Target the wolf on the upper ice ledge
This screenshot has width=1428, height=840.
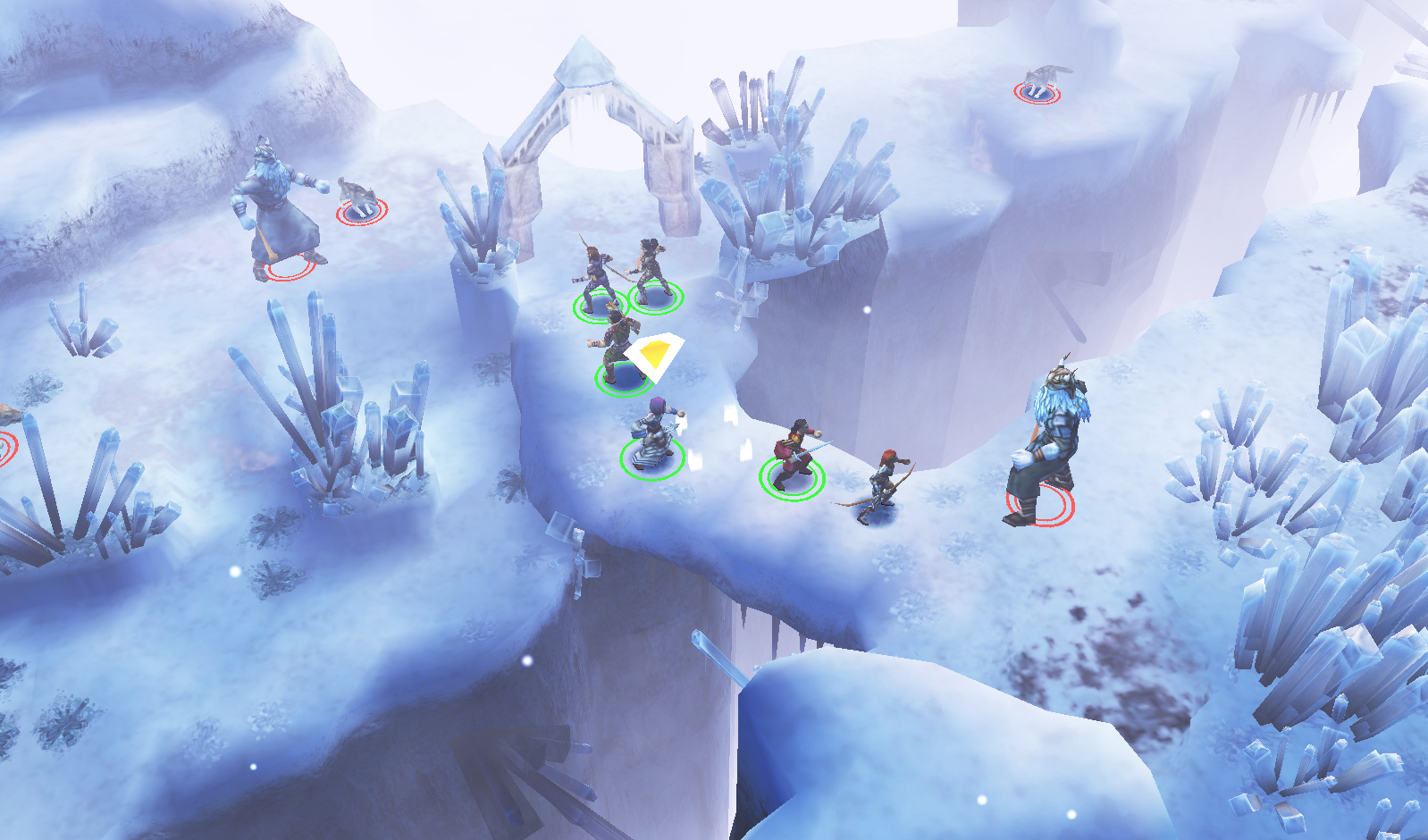pyautogui.click(x=1042, y=80)
